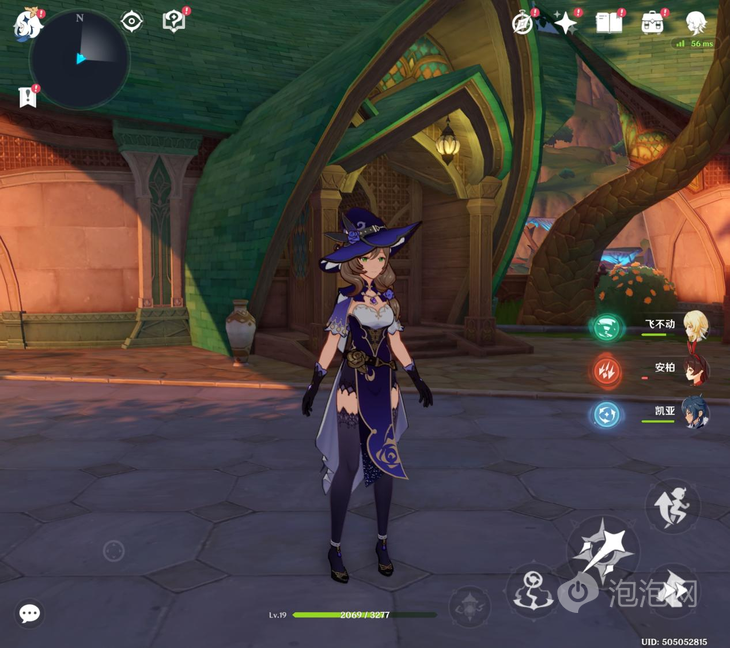Open the chat speech bubble

click(x=29, y=613)
